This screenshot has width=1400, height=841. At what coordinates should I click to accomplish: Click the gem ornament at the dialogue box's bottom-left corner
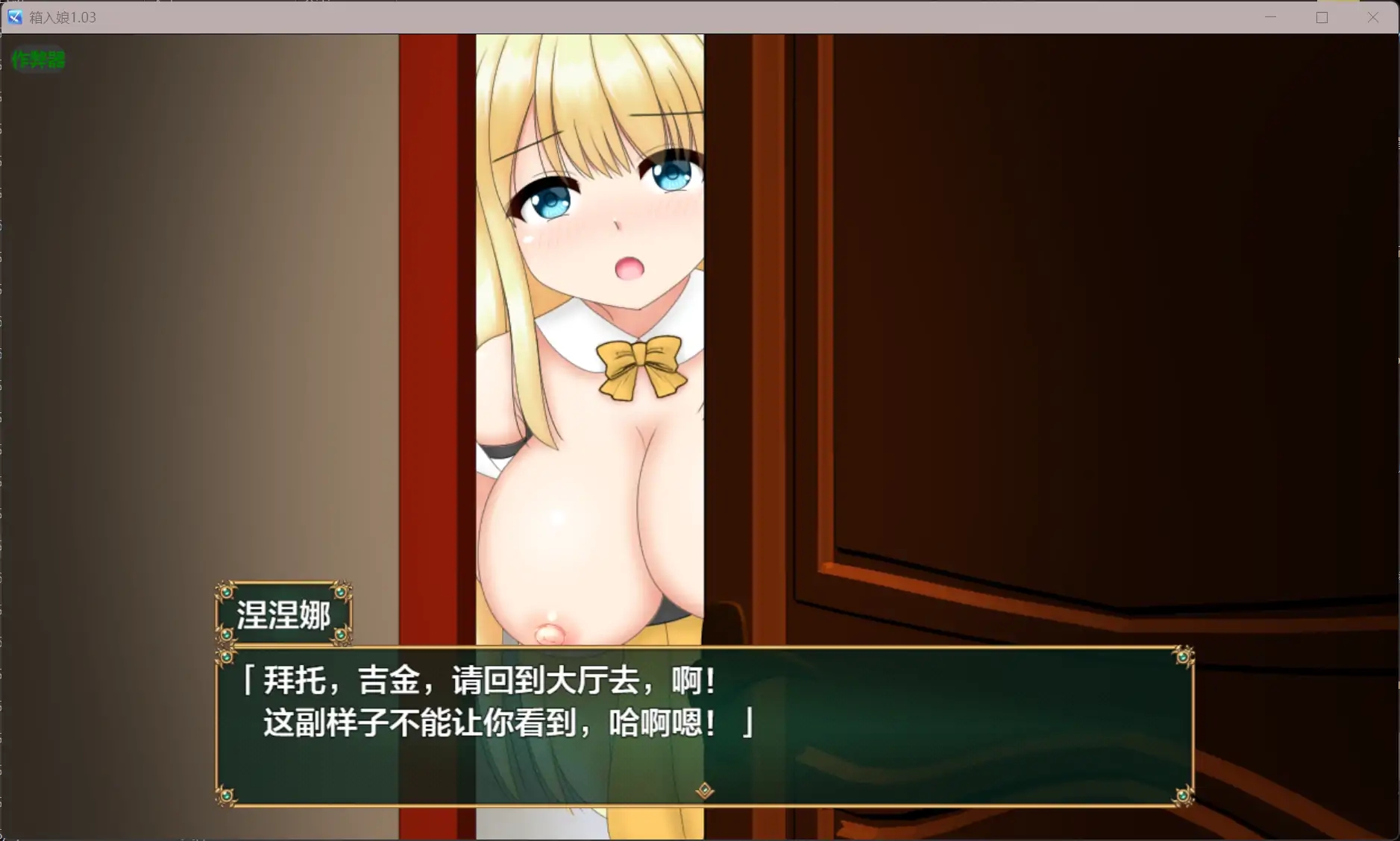[x=225, y=798]
